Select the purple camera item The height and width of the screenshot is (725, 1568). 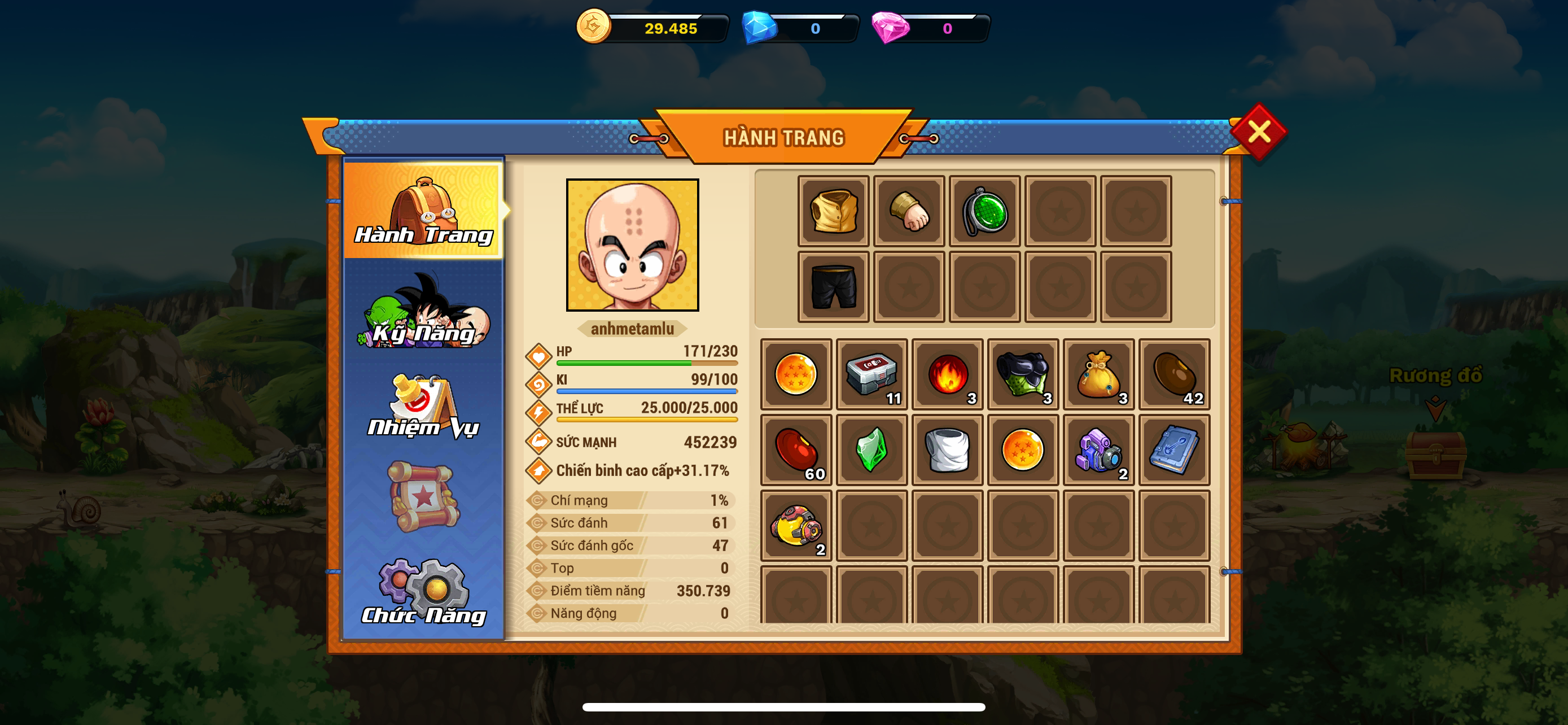pyautogui.click(x=1099, y=450)
